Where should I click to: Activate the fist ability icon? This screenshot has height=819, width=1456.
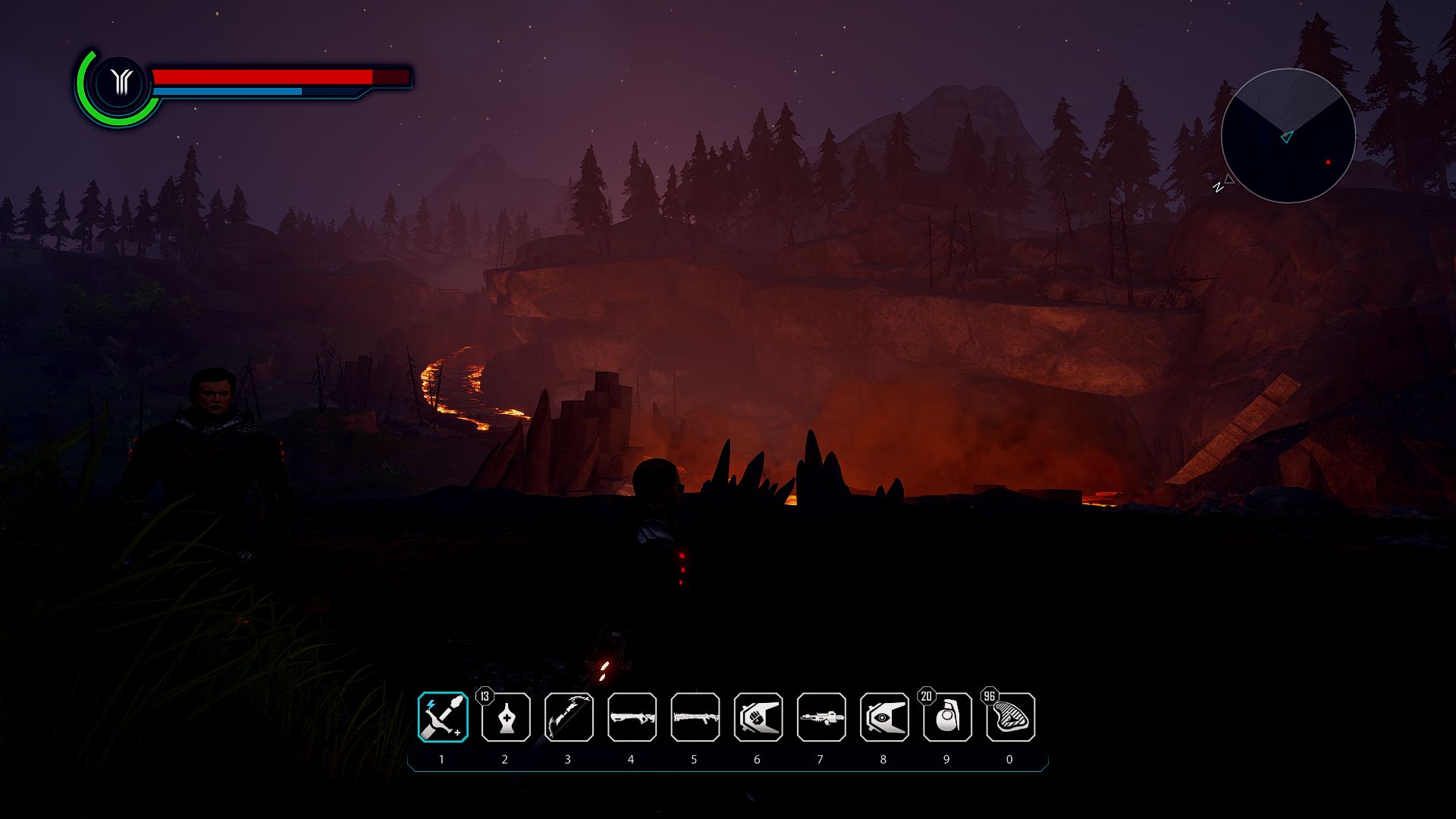[x=758, y=717]
